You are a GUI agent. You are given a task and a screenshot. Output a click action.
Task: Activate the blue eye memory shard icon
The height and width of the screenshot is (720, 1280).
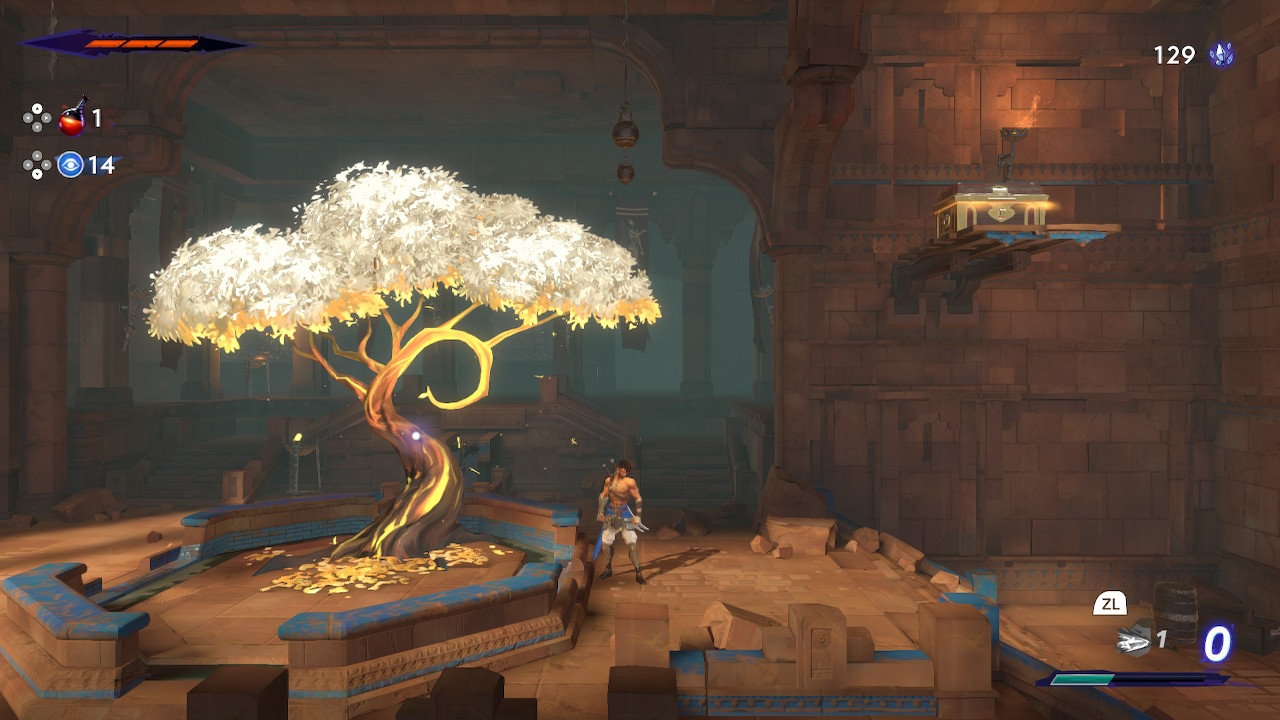point(70,164)
